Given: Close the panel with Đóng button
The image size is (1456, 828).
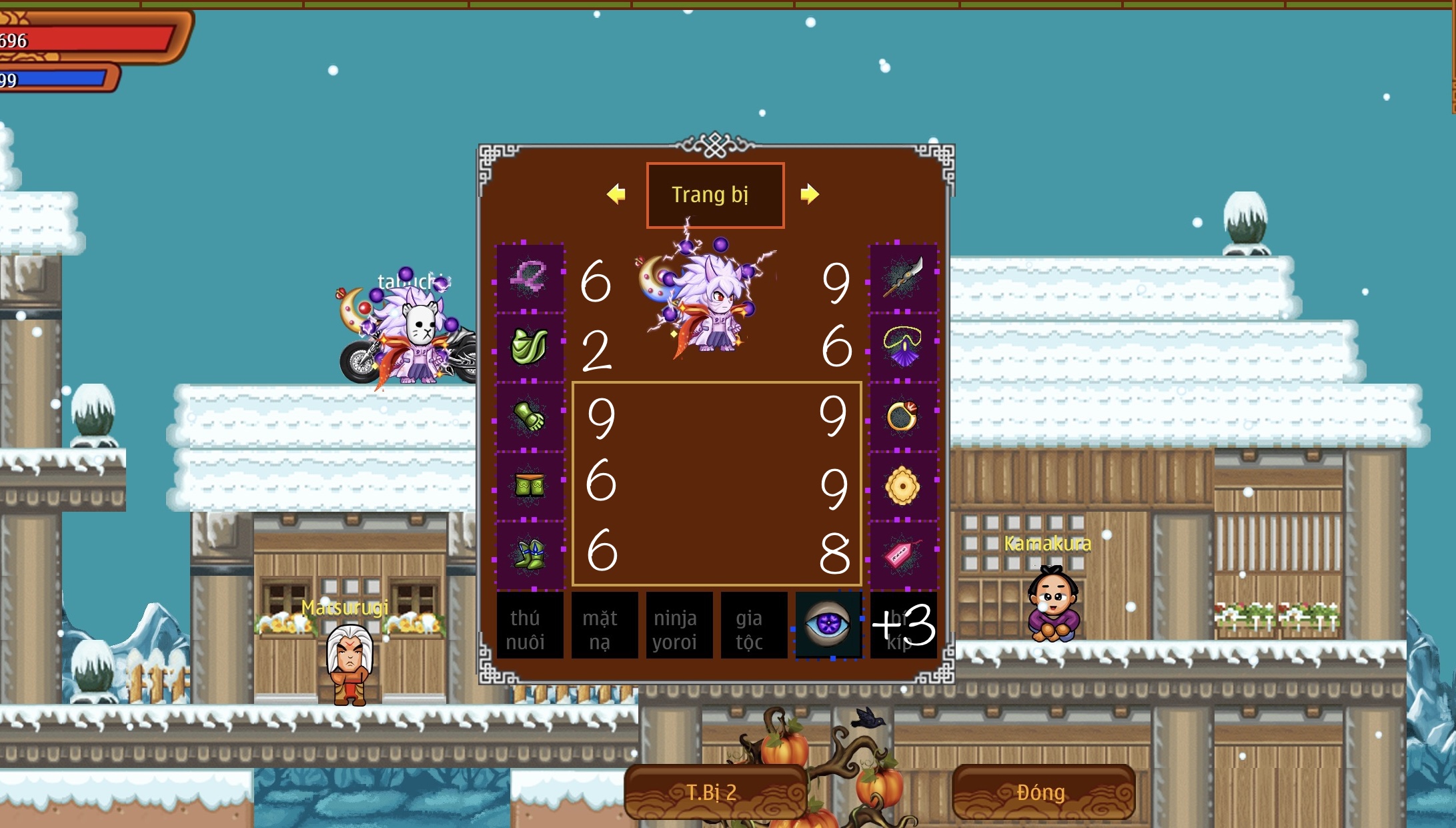Looking at the screenshot, I should click(x=1042, y=792).
